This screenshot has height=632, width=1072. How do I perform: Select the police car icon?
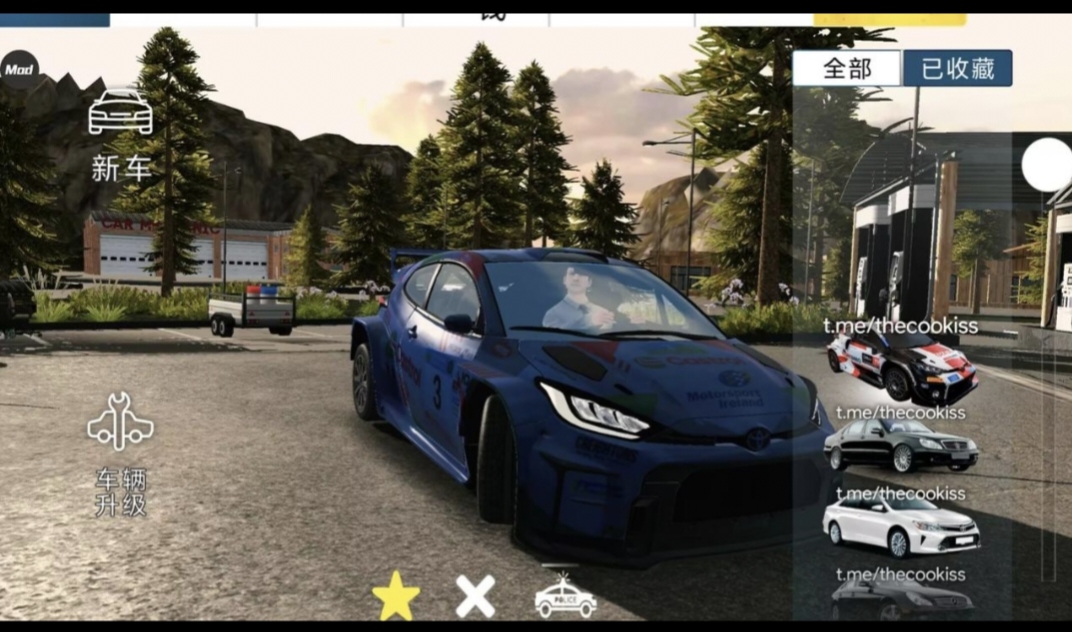565,597
